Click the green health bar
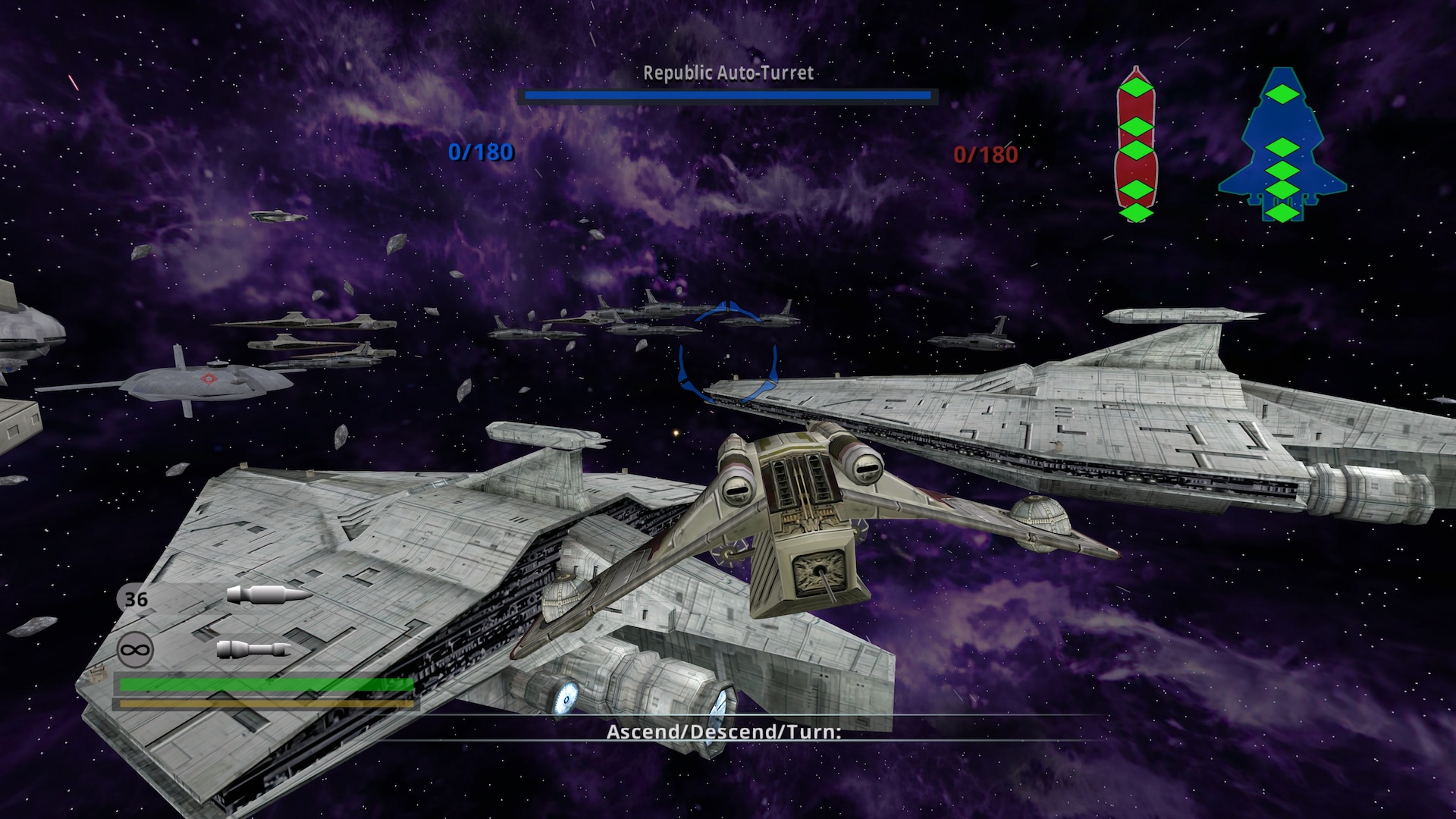Image resolution: width=1456 pixels, height=819 pixels. [x=265, y=685]
